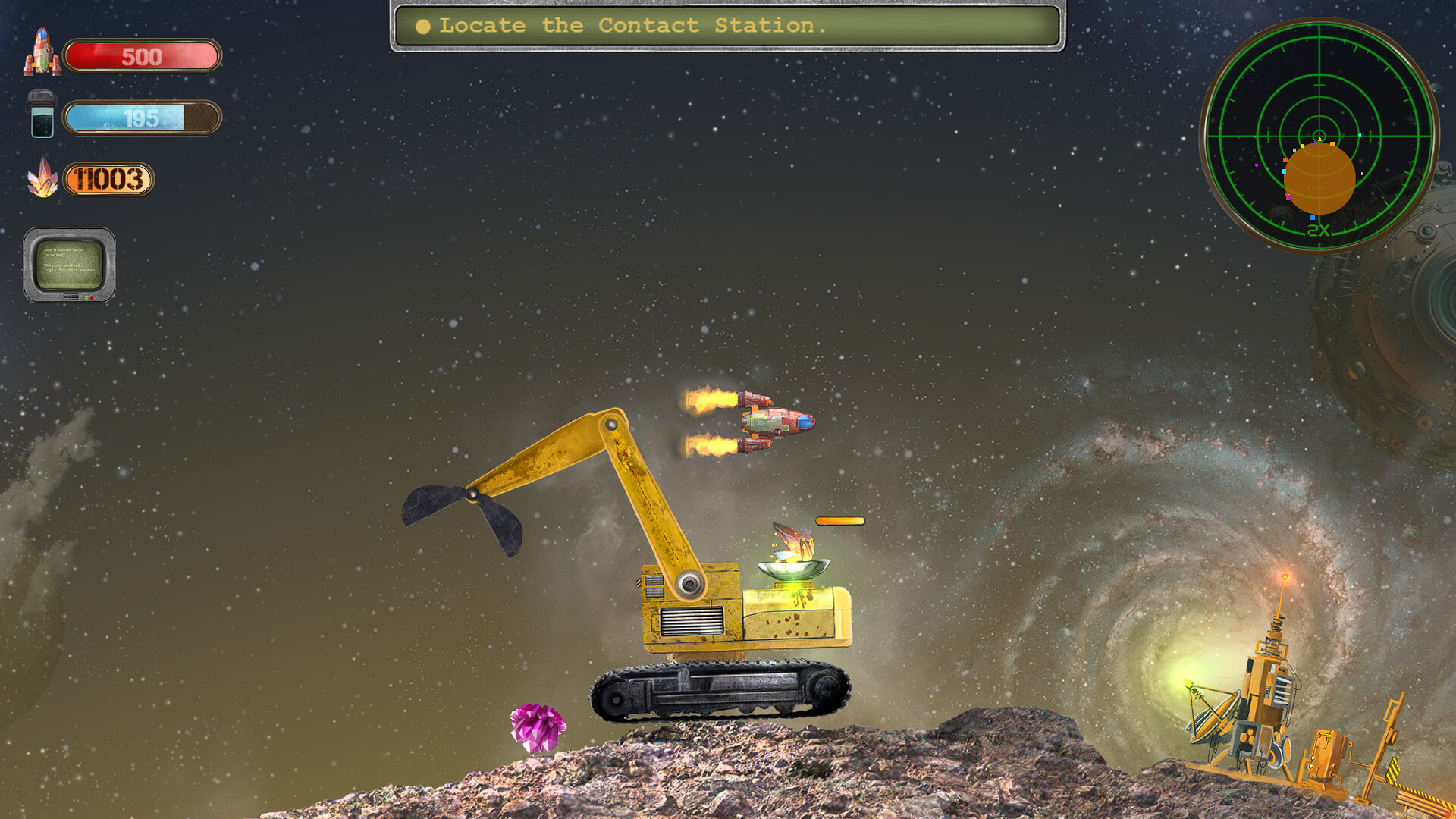Toggle the red LED on the terminal
The width and height of the screenshot is (1456, 819).
(92, 297)
